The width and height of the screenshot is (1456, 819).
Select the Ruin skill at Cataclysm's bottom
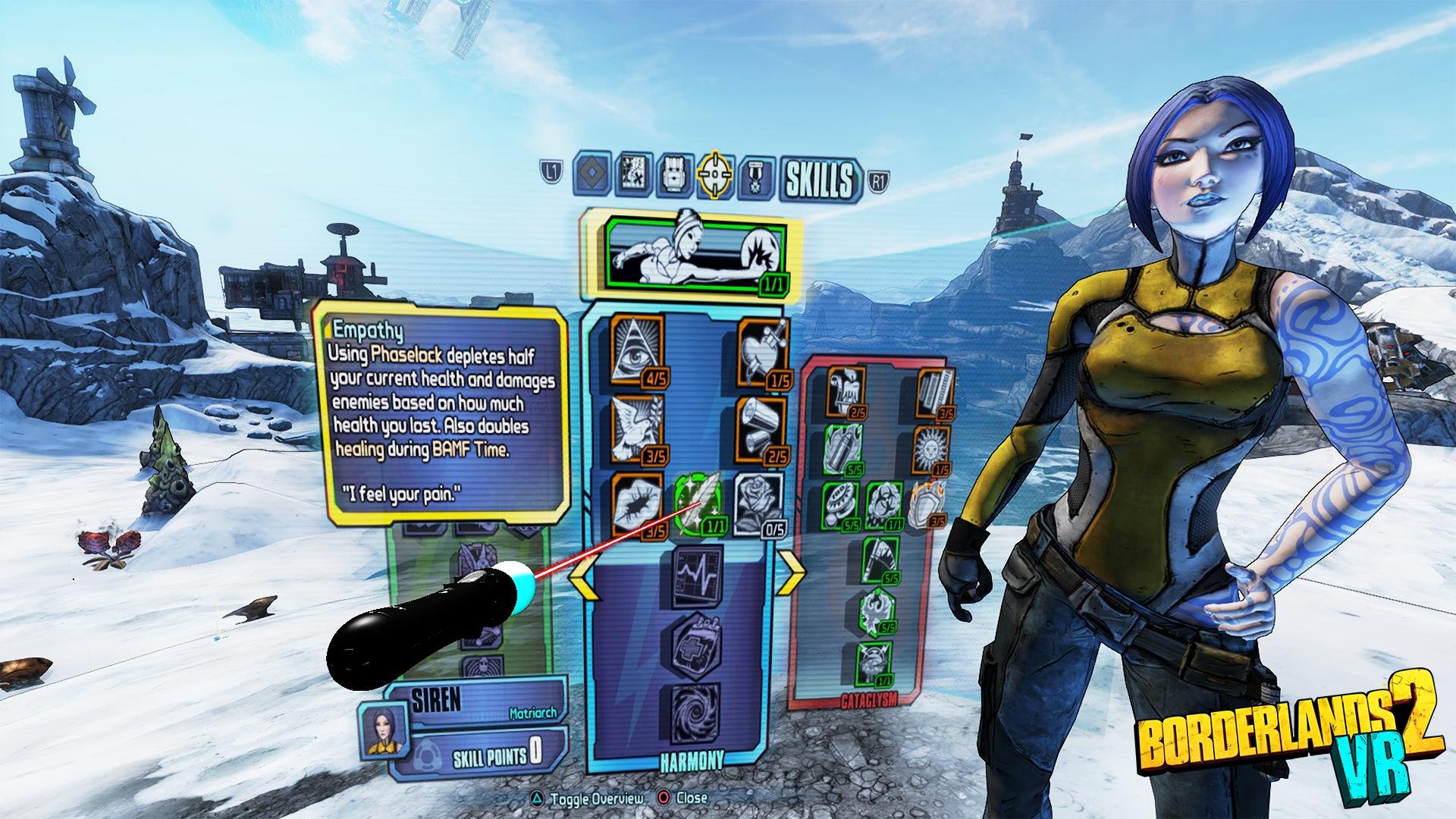click(x=872, y=664)
